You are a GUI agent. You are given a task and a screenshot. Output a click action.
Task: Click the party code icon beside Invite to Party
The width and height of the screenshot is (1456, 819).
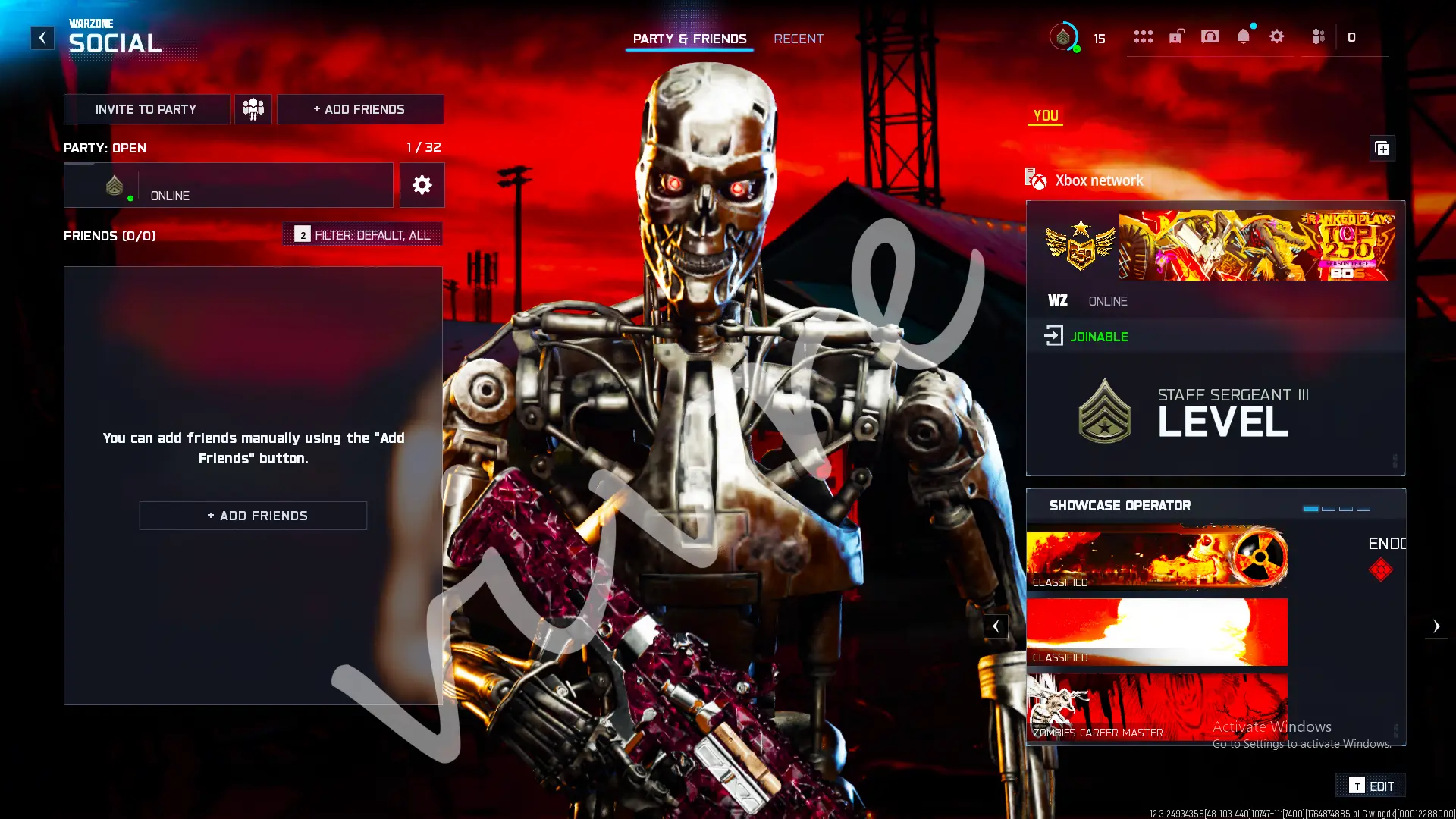pos(253,108)
